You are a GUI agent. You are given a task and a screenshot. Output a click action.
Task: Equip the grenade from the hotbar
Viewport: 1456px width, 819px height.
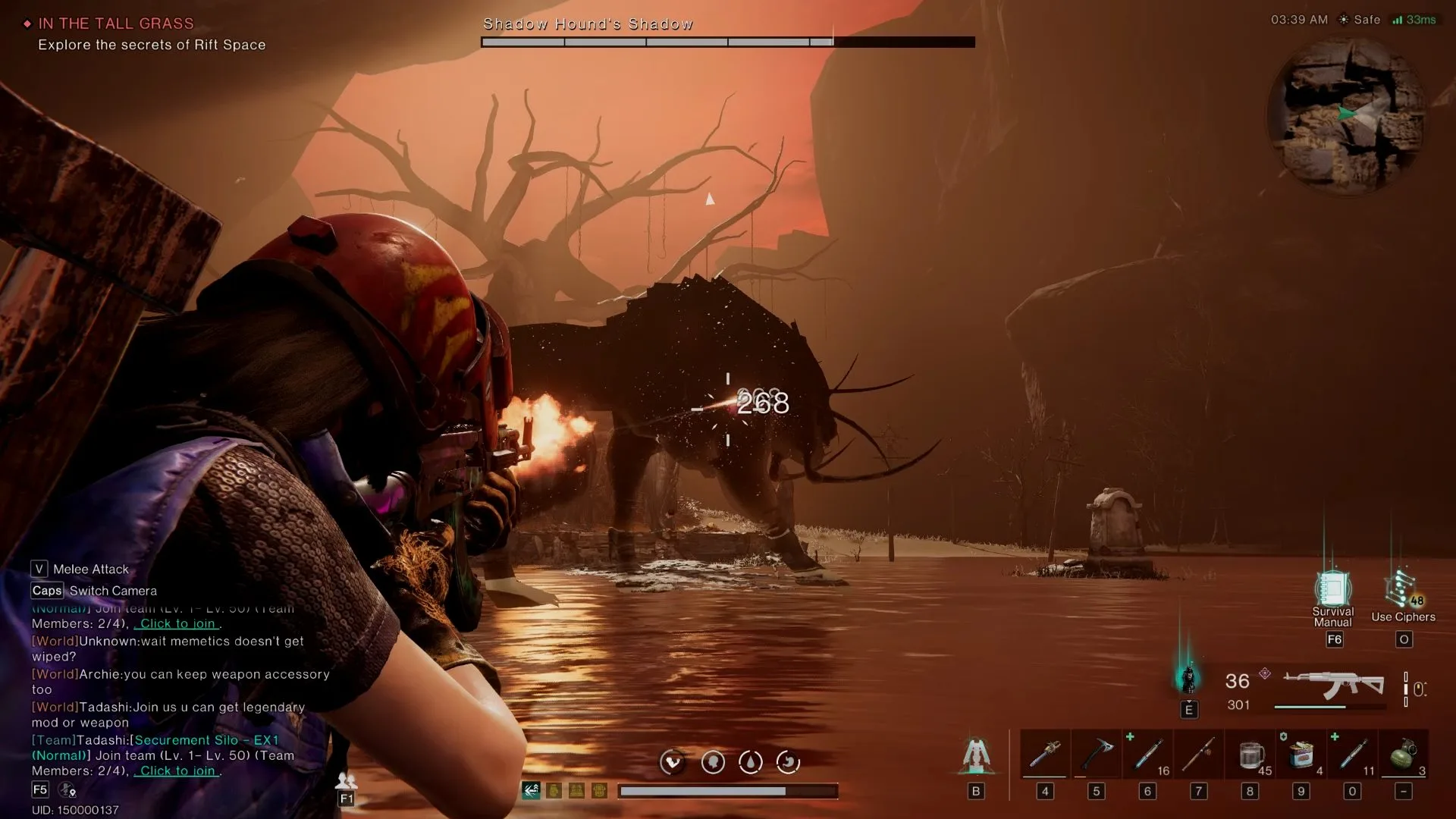click(1403, 754)
